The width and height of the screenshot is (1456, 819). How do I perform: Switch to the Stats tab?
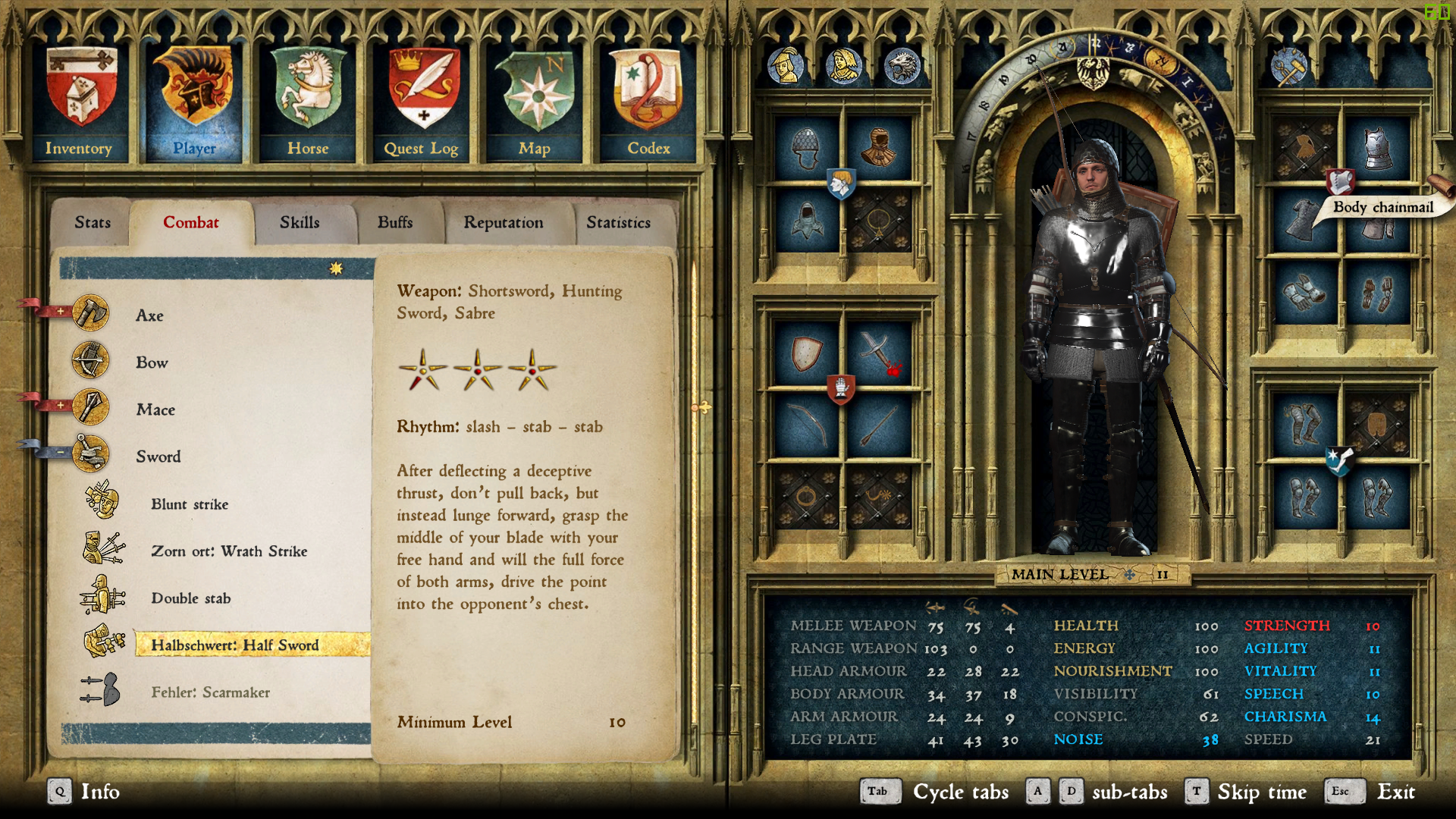93,223
